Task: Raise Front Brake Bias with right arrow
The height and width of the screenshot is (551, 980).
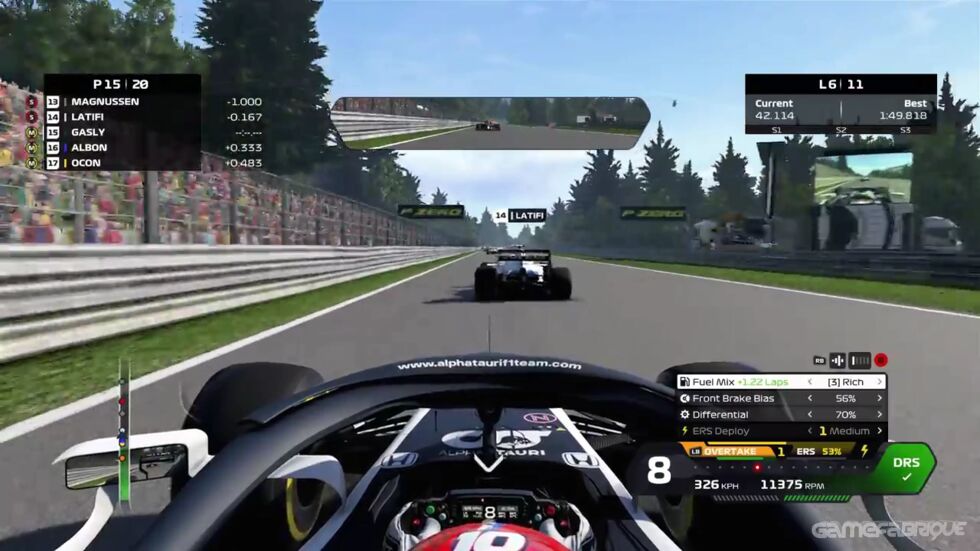Action: [x=880, y=398]
